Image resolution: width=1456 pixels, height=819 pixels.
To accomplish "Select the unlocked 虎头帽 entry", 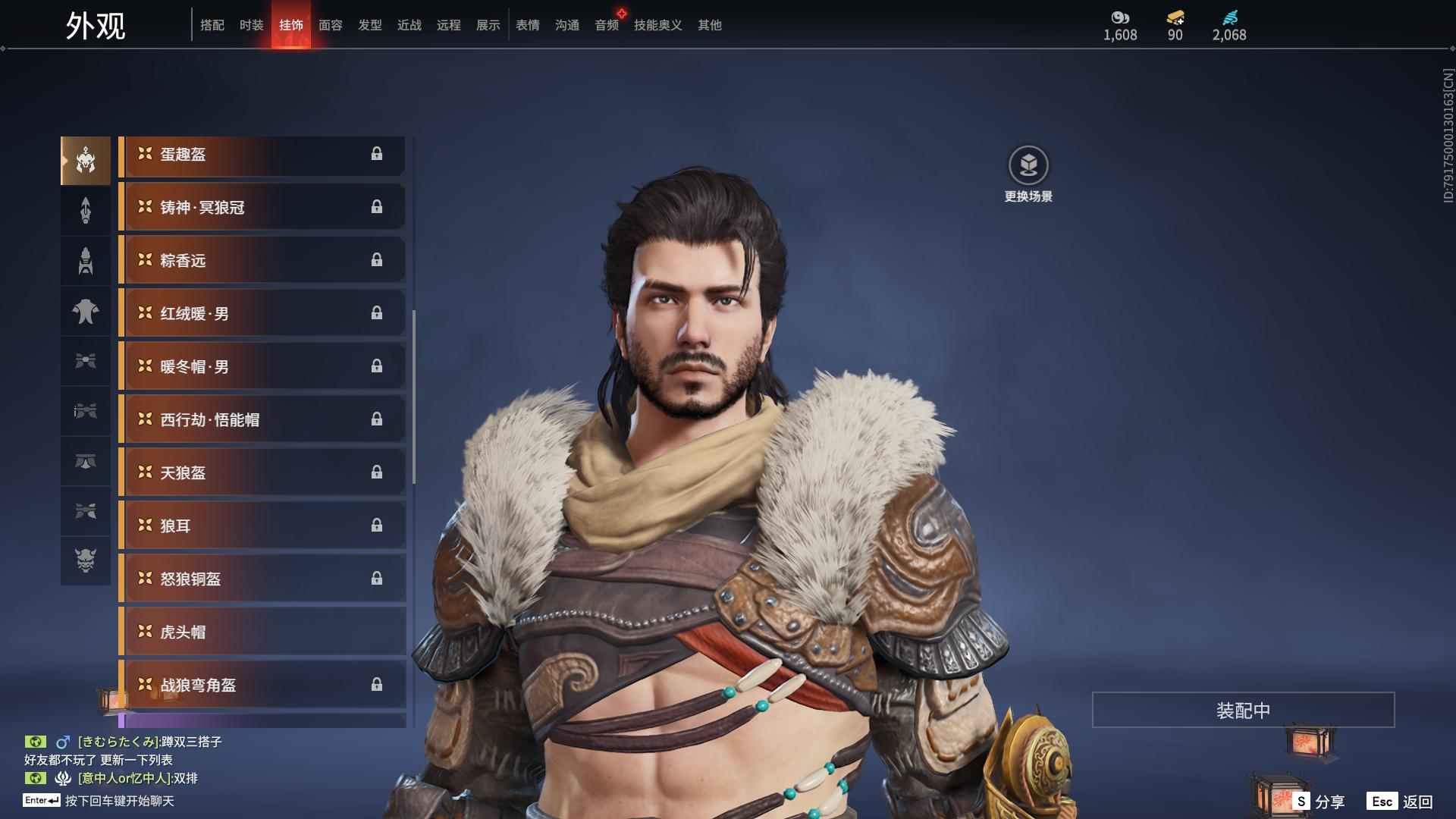I will [x=262, y=632].
